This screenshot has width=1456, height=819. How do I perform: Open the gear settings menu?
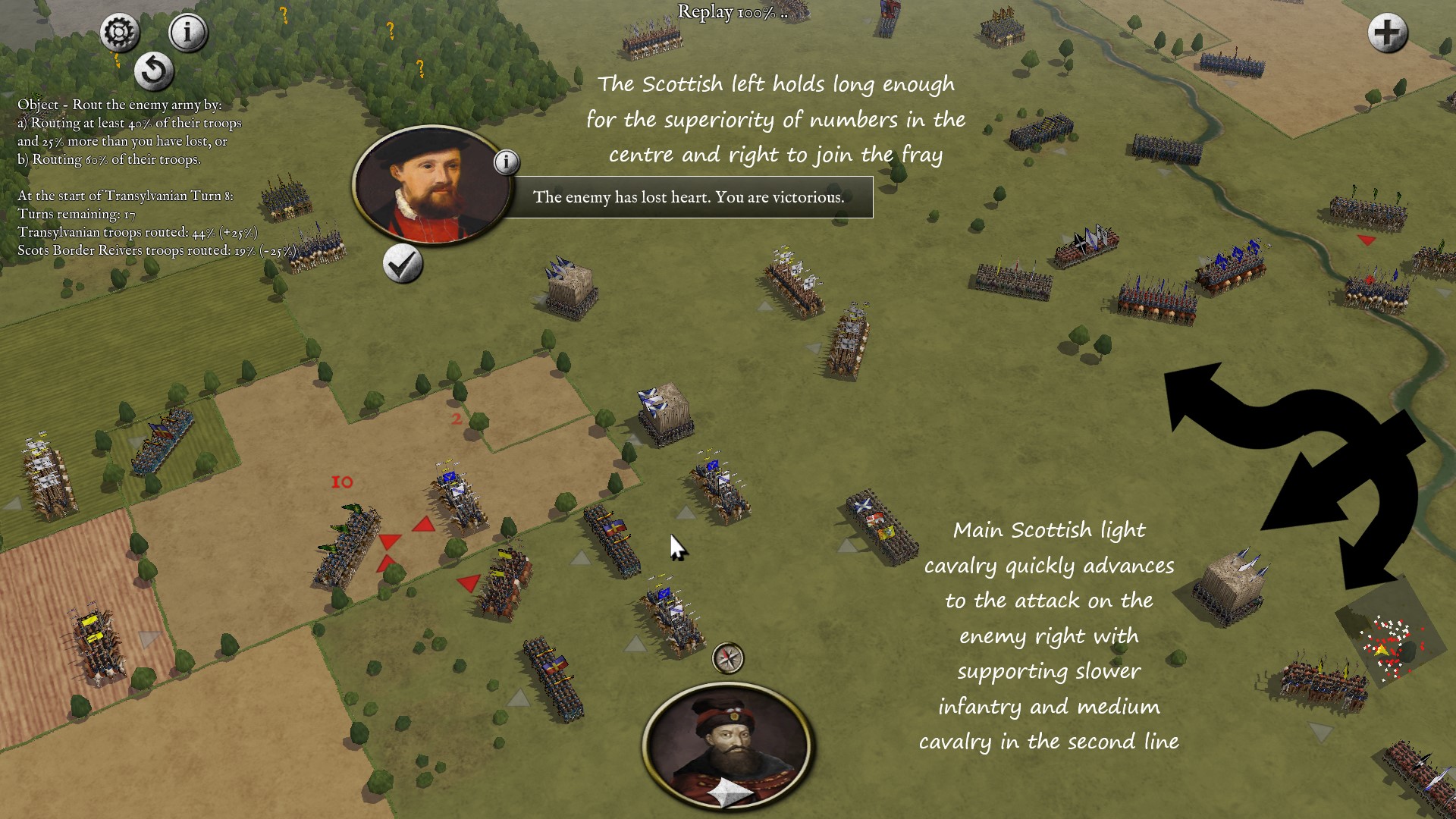pyautogui.click(x=120, y=33)
